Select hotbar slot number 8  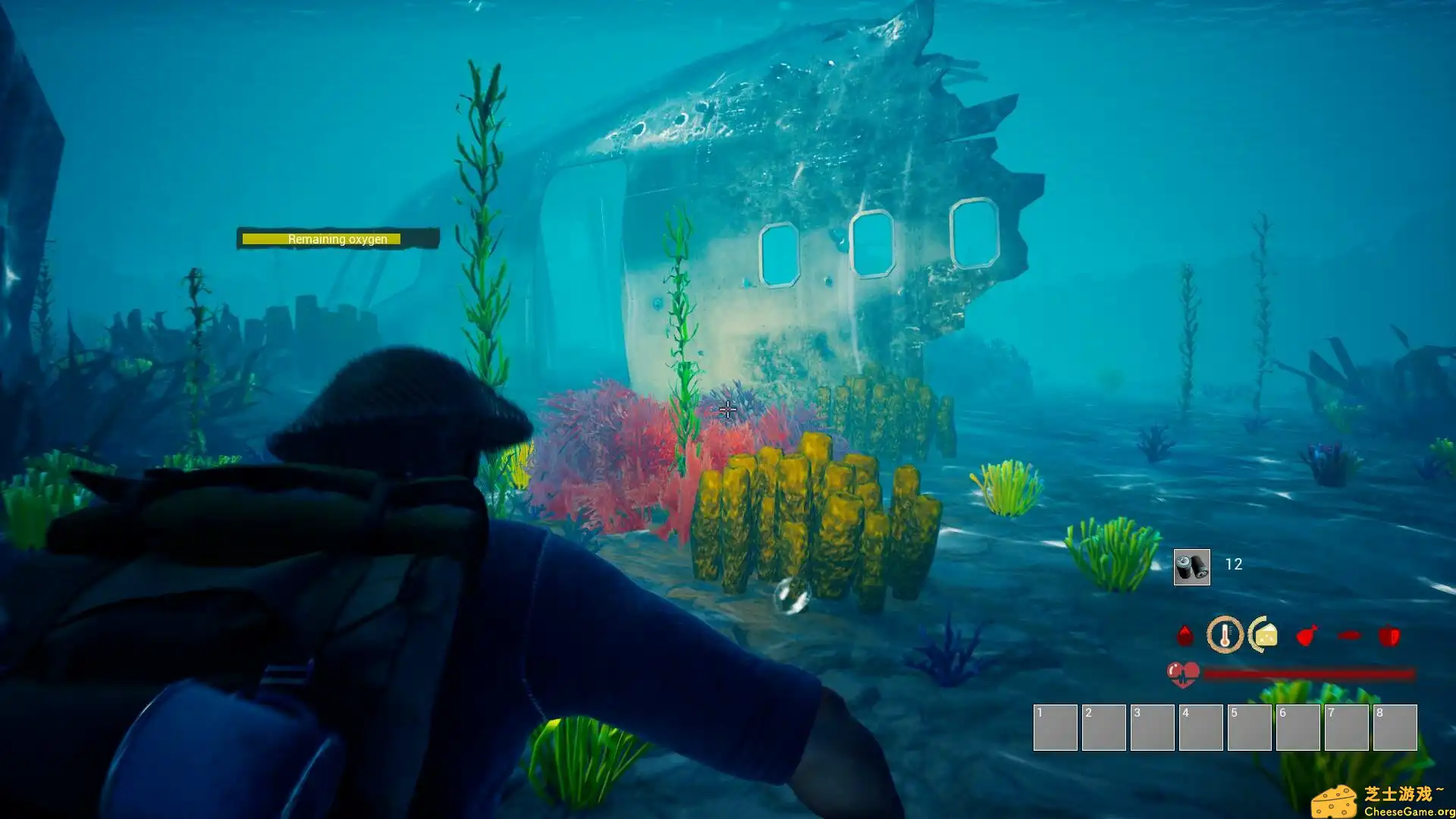(1395, 727)
